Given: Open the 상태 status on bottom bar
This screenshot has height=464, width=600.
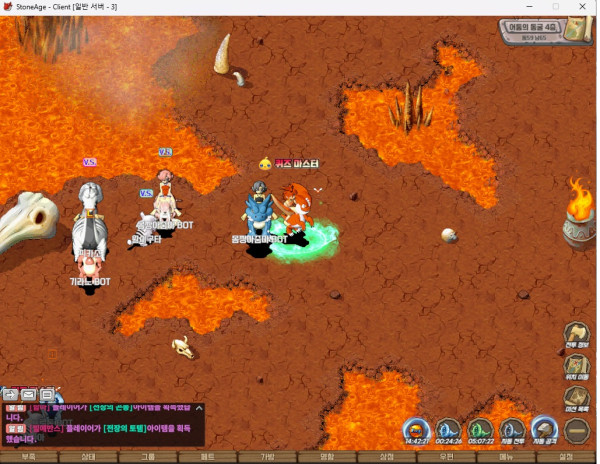Looking at the screenshot, I should [88, 457].
